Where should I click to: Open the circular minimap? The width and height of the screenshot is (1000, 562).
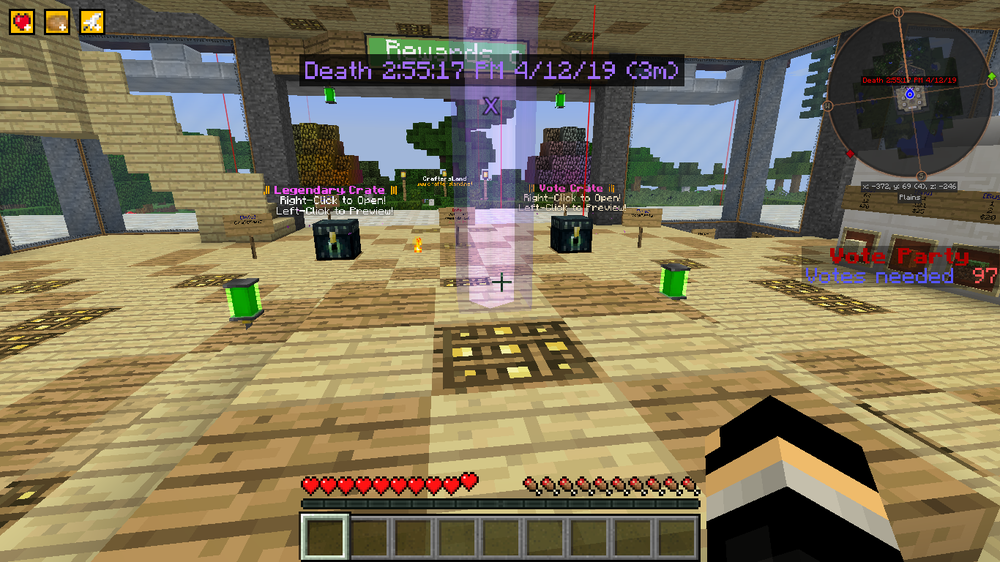coord(909,97)
